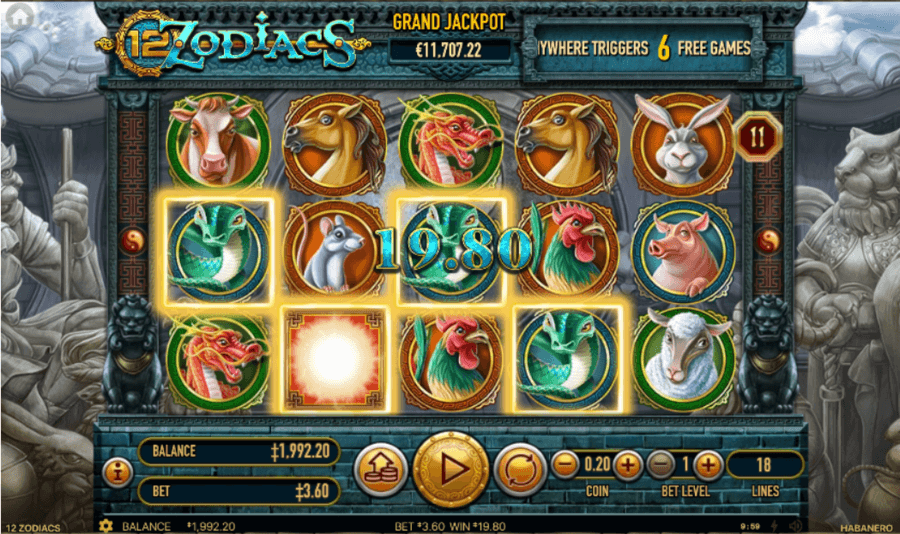Open the paytable info button

(x=117, y=469)
